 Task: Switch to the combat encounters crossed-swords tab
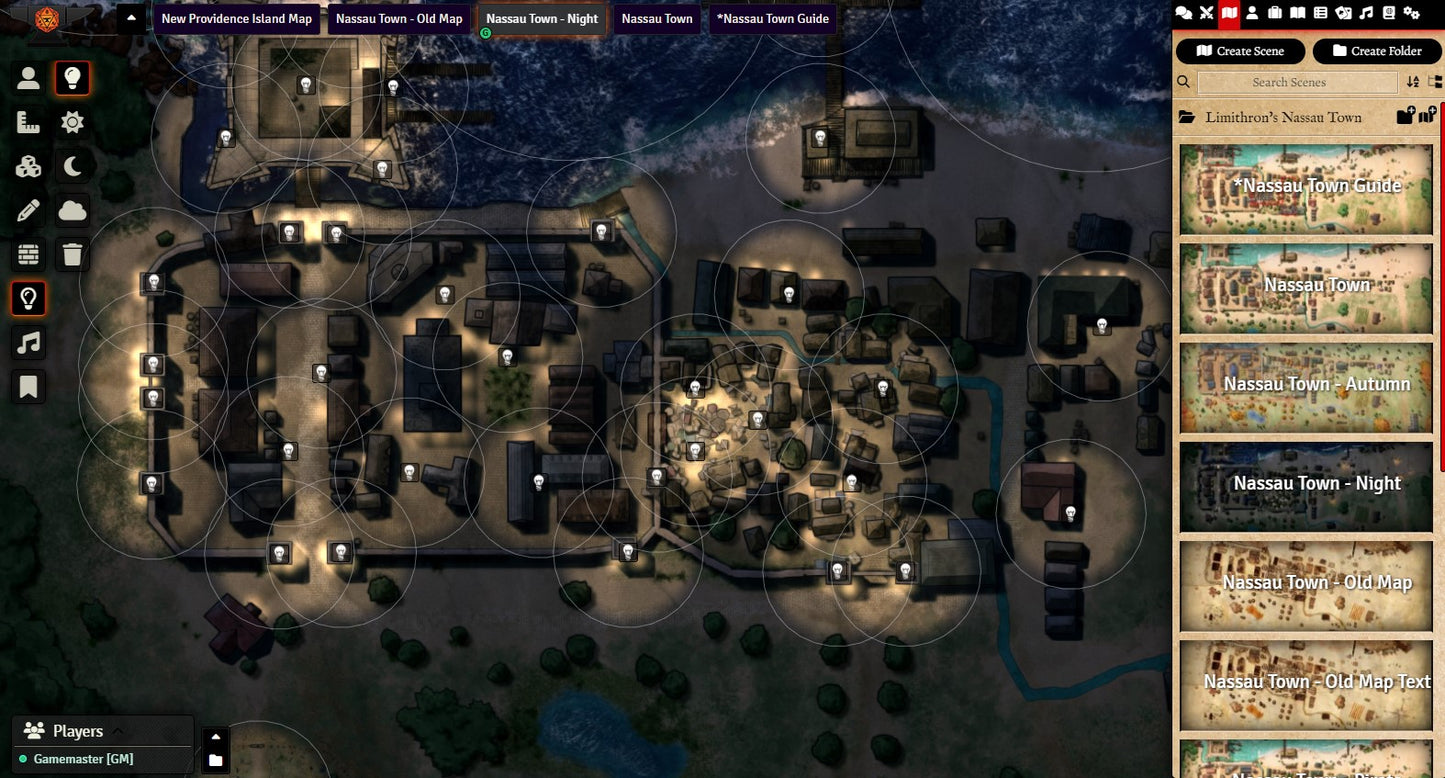1207,13
